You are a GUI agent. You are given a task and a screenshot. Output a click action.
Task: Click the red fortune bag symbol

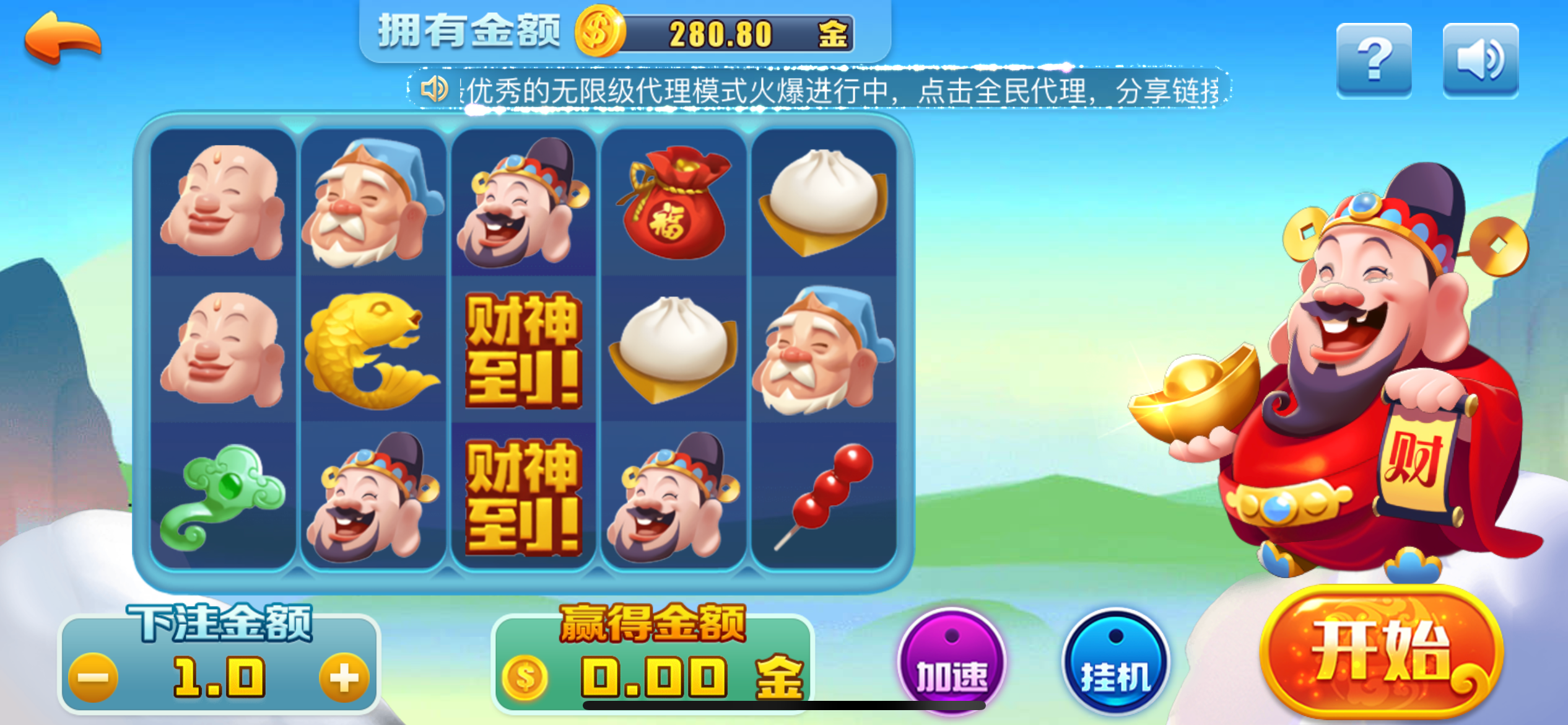point(675,204)
